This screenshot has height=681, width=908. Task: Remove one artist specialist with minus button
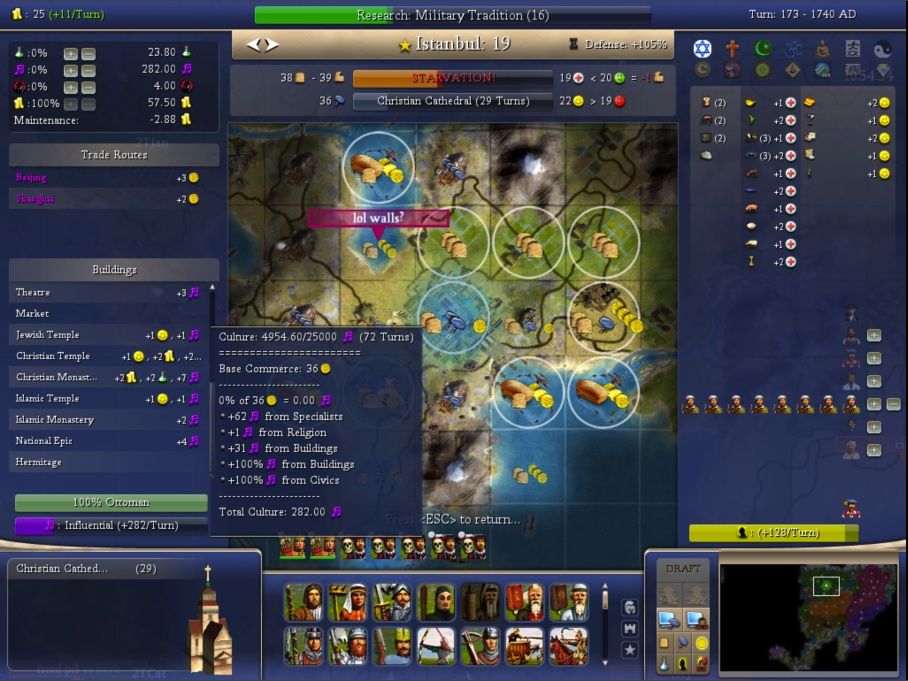(x=893, y=405)
